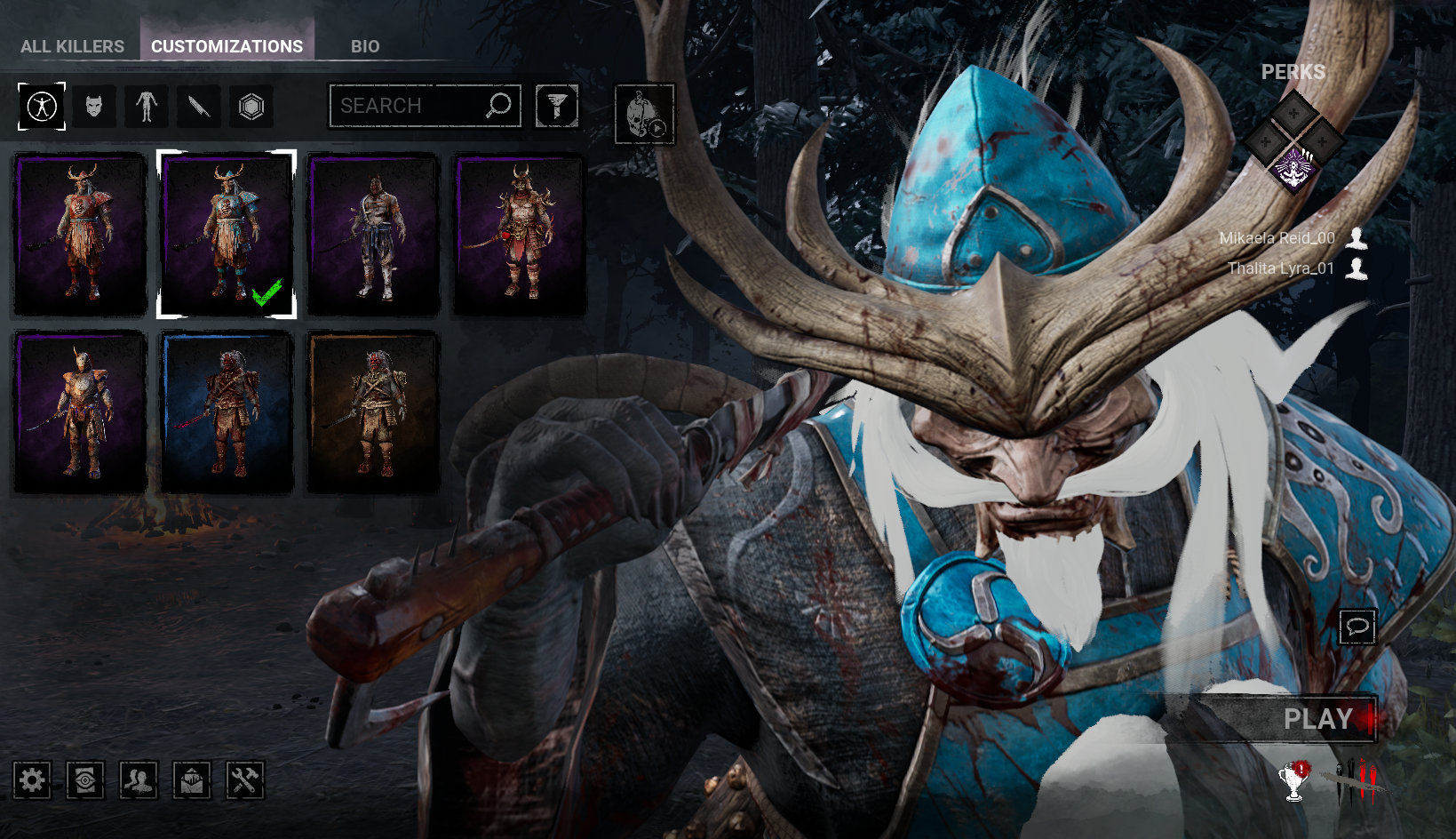Select the outfit on orange background
The height and width of the screenshot is (839, 1456).
click(373, 412)
